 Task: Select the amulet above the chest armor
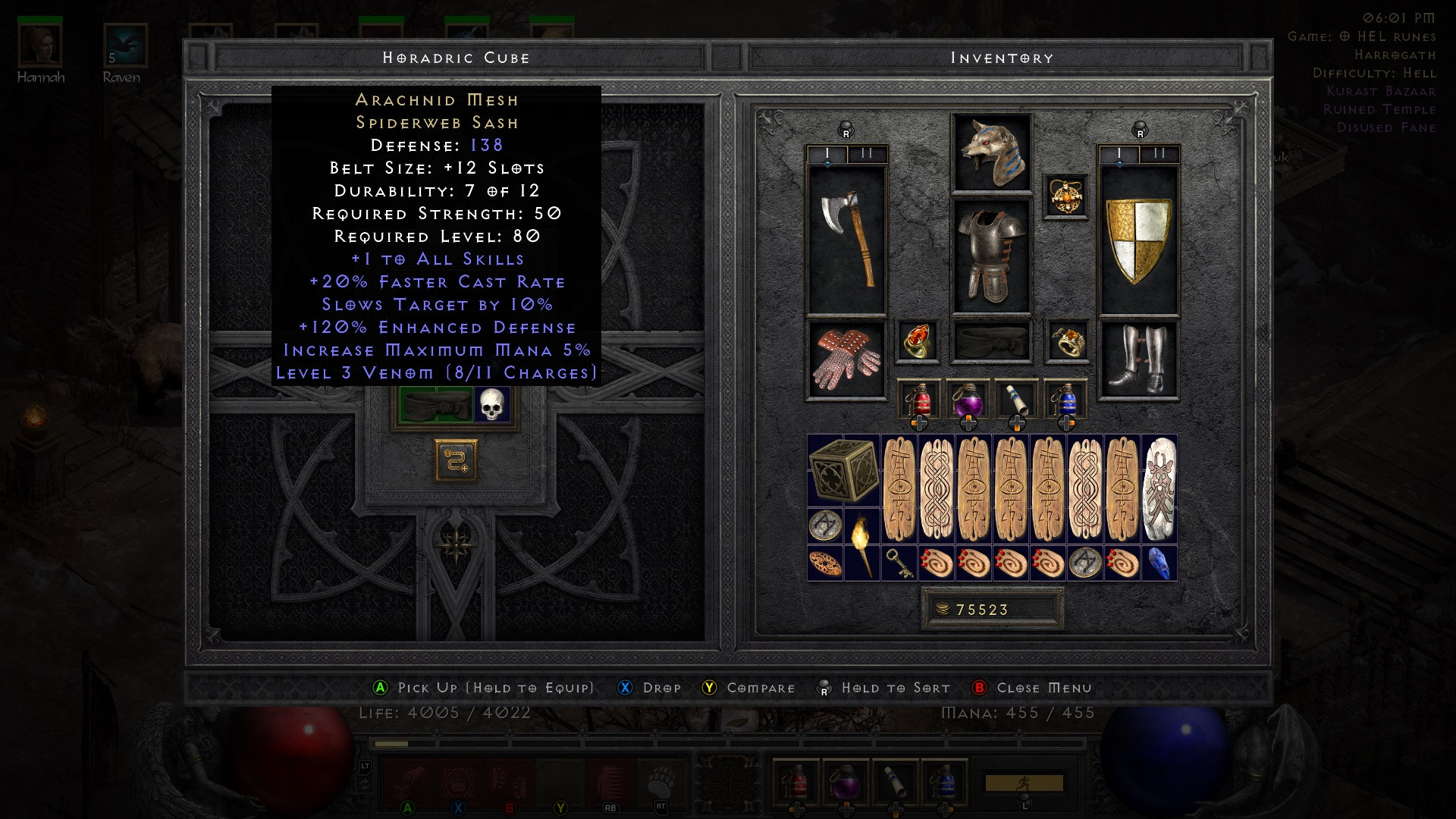pos(1066,196)
